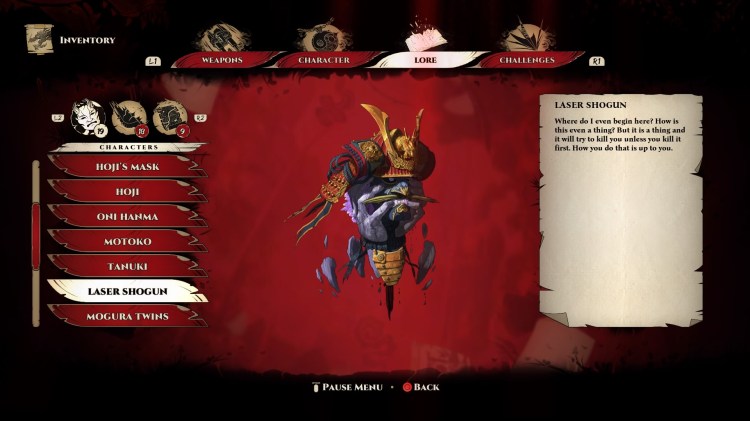Show the Tanuki lore entry

[x=125, y=265]
